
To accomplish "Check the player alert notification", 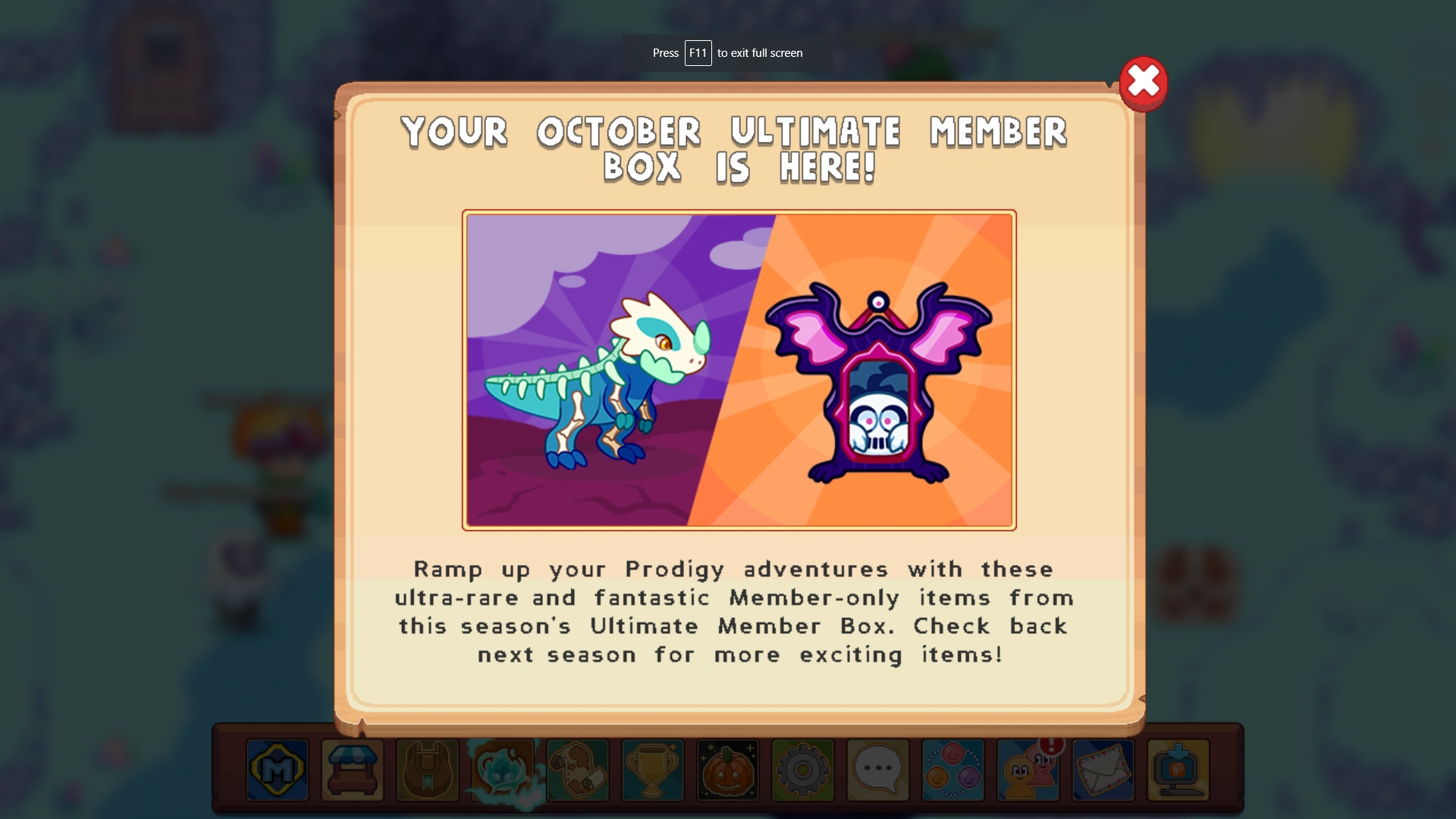I will [1028, 770].
